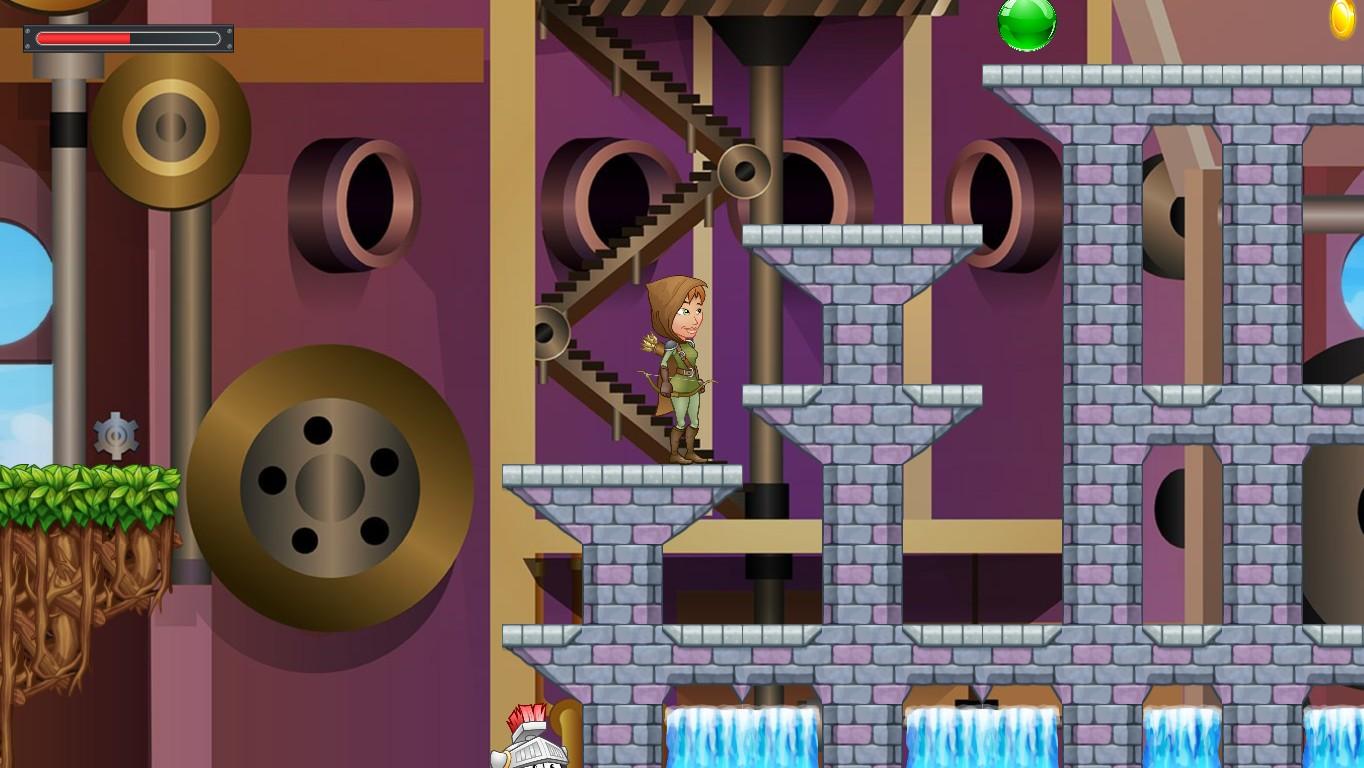Click the red health bar at top-left

coord(85,38)
